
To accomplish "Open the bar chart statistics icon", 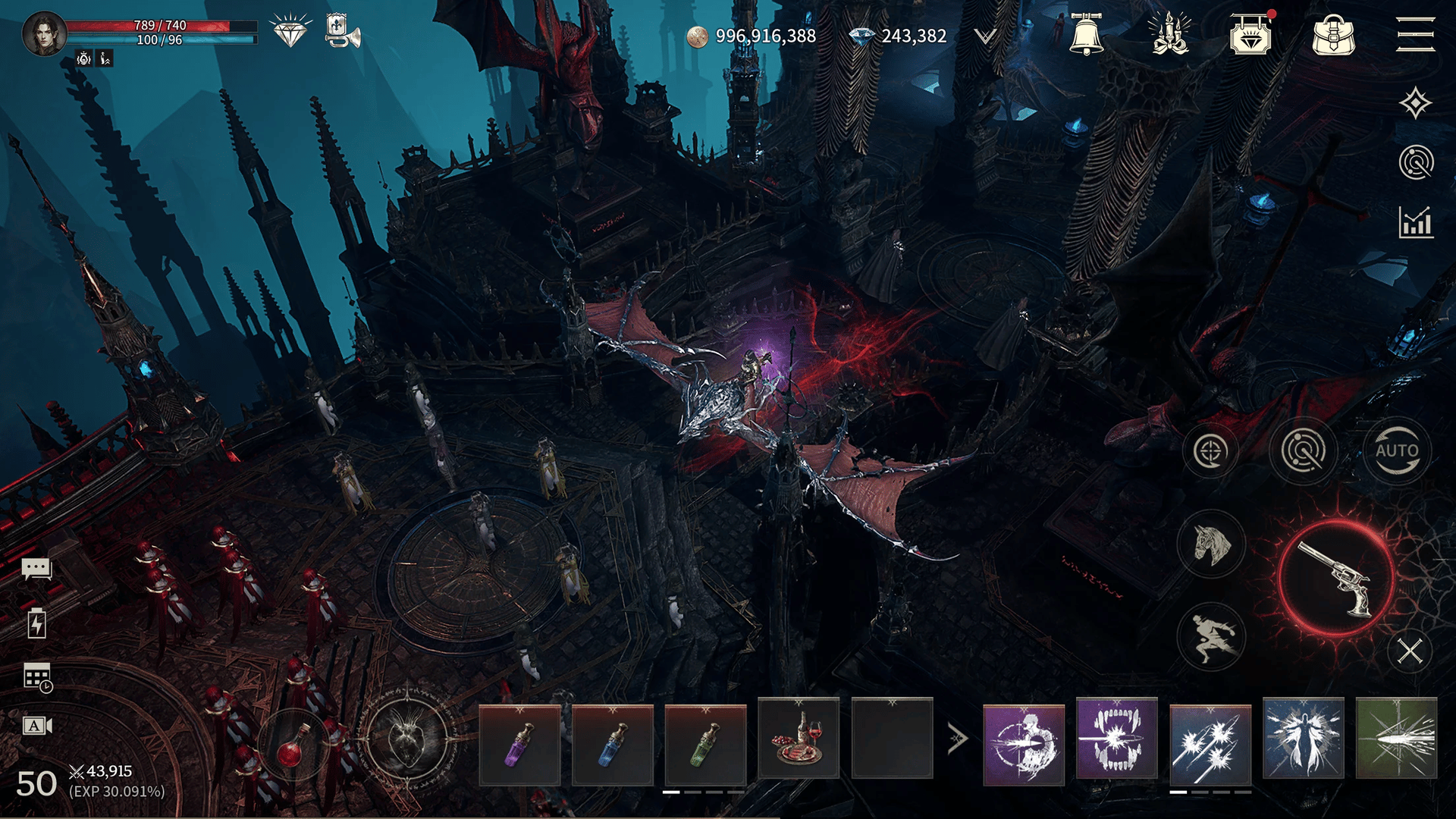I will pyautogui.click(x=1416, y=223).
